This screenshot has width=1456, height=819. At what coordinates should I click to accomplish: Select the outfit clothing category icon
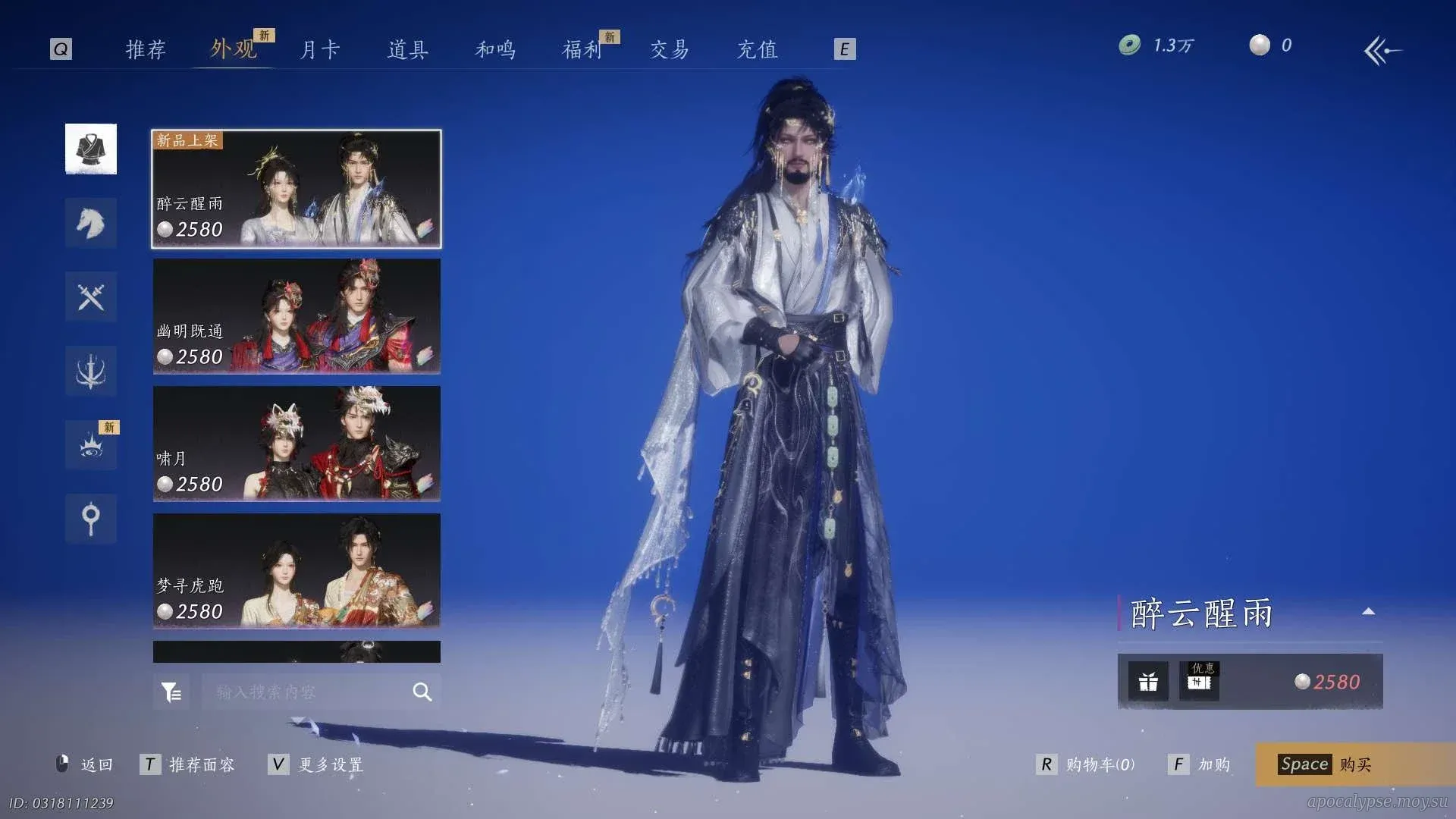91,149
